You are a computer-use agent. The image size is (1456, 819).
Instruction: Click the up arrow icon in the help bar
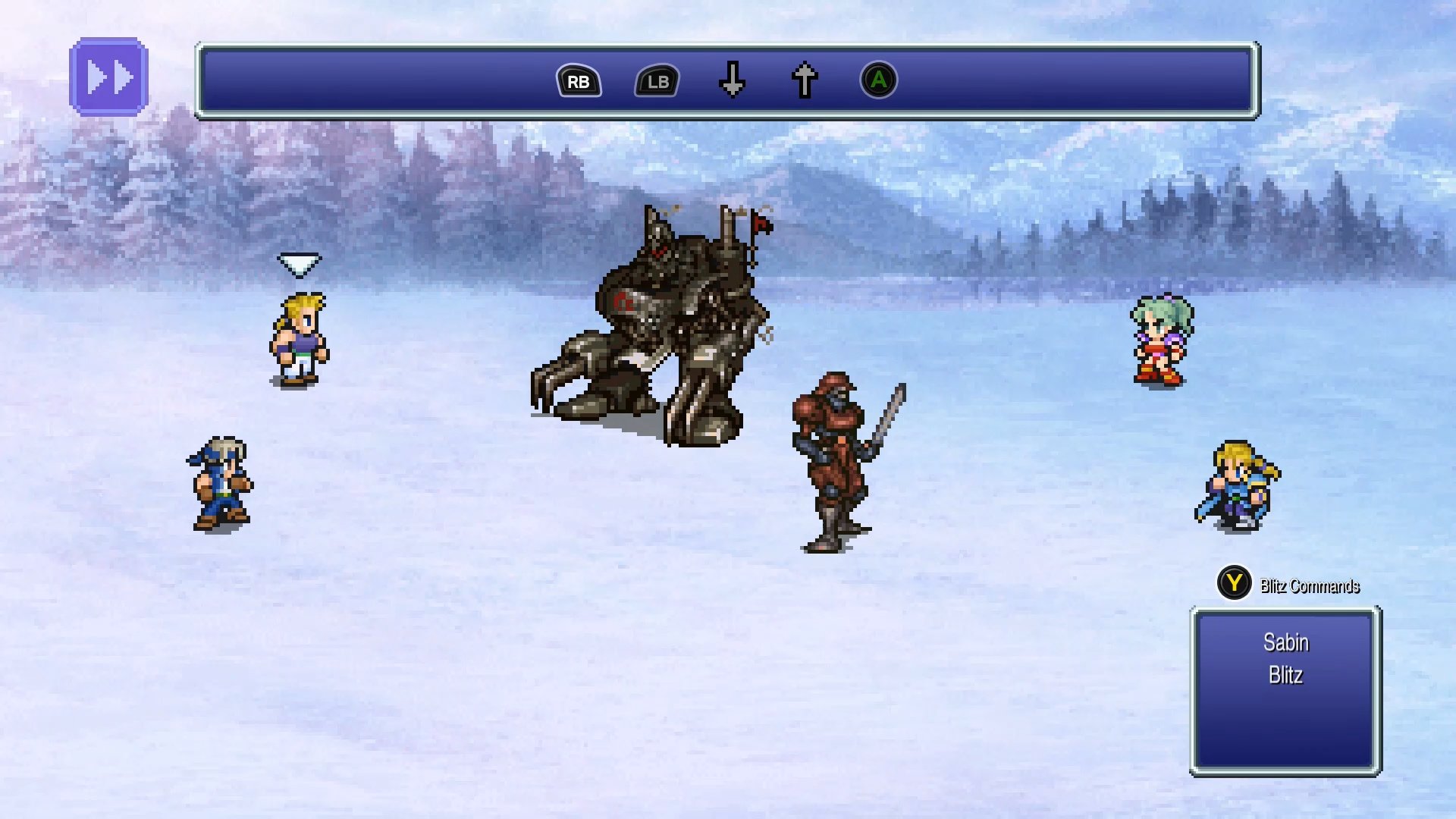(803, 80)
